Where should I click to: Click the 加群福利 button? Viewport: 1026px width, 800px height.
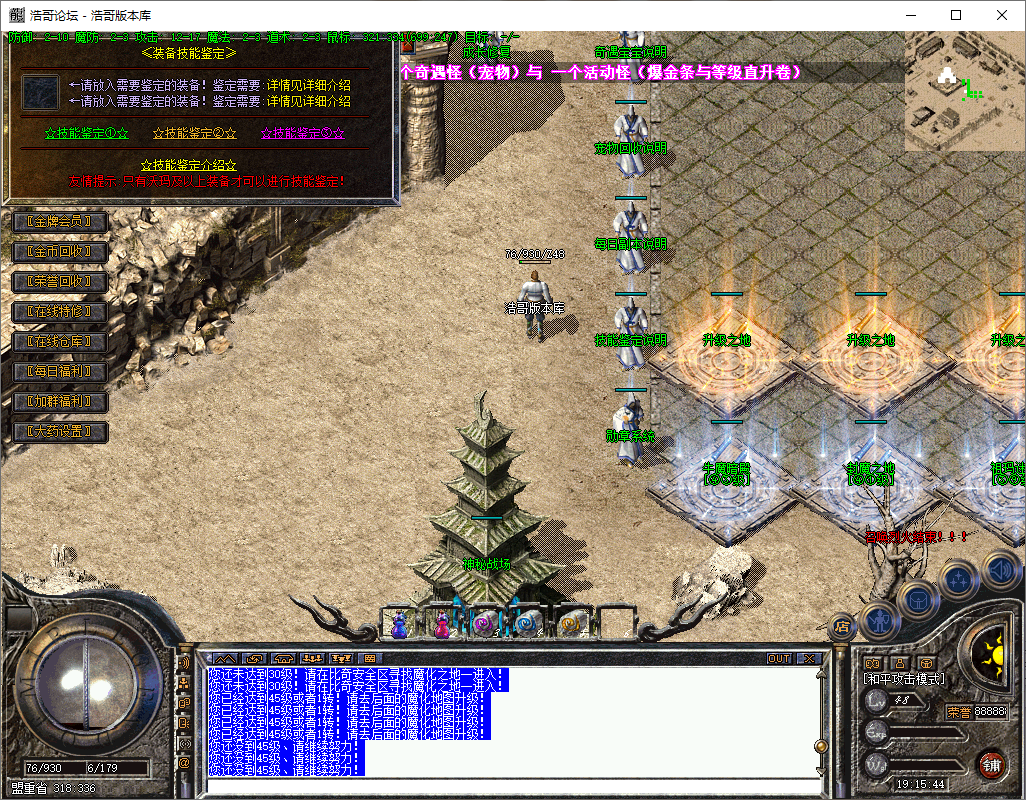tap(59, 402)
